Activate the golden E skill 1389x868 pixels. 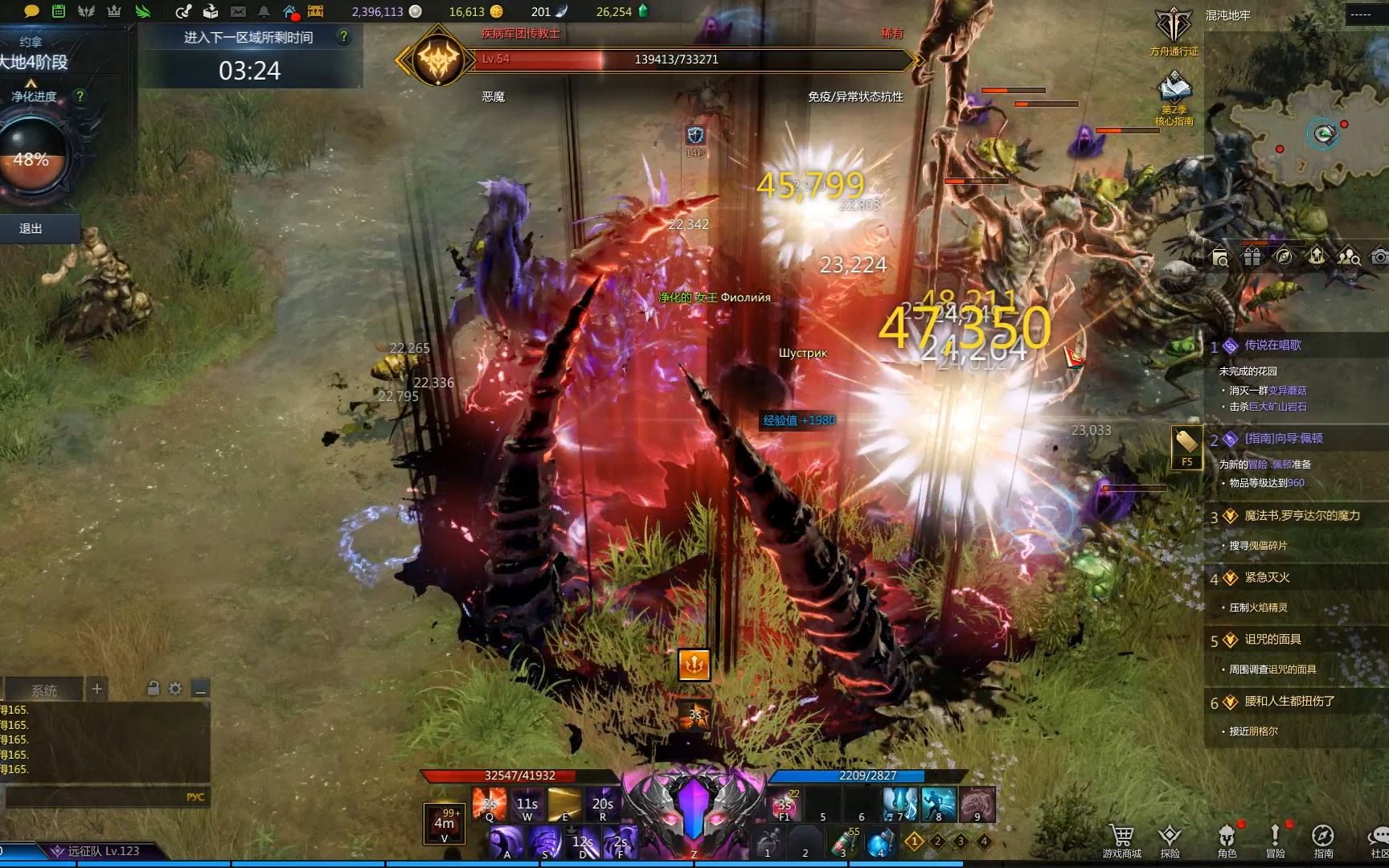564,804
